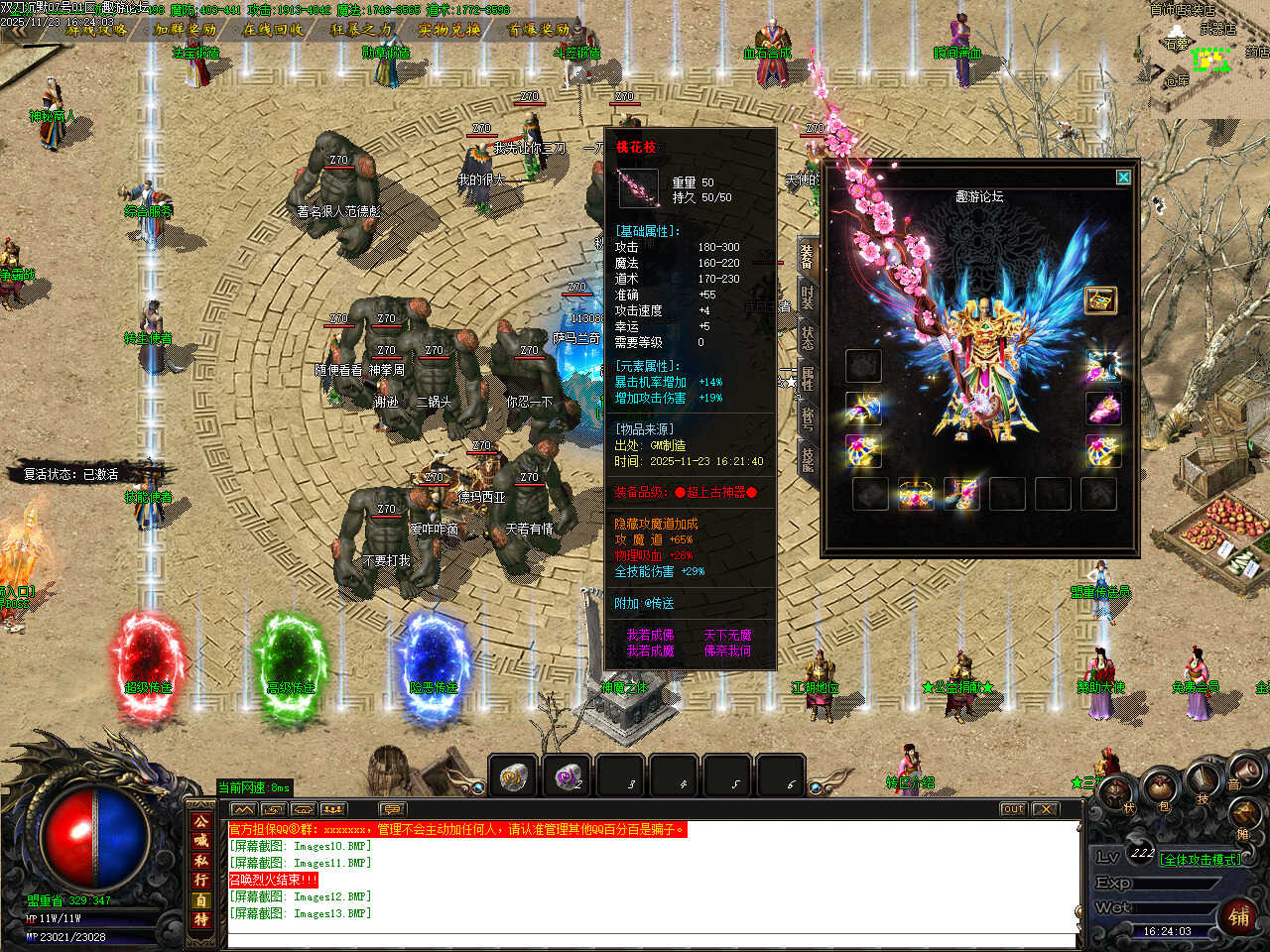Switch to the 时装 fashion tab
This screenshot has height=952, width=1270.
808,297
